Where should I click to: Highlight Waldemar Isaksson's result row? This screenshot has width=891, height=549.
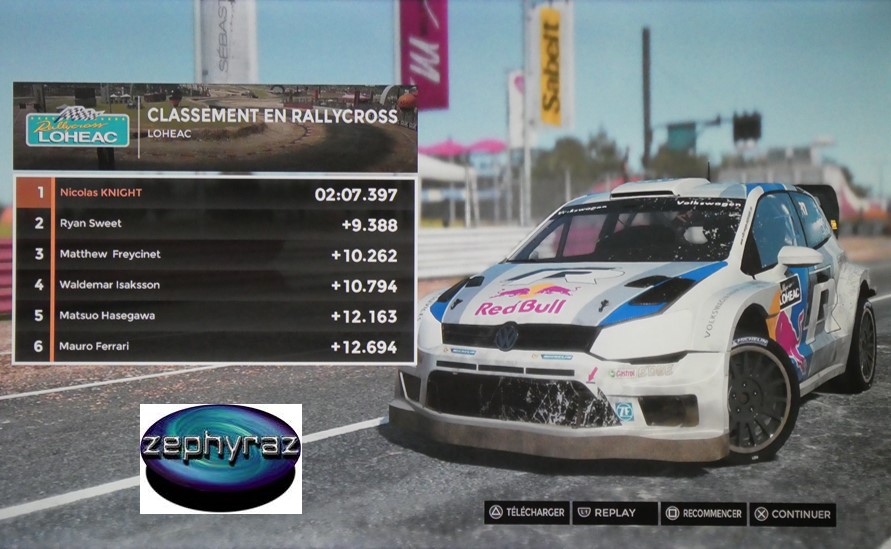[x=214, y=285]
